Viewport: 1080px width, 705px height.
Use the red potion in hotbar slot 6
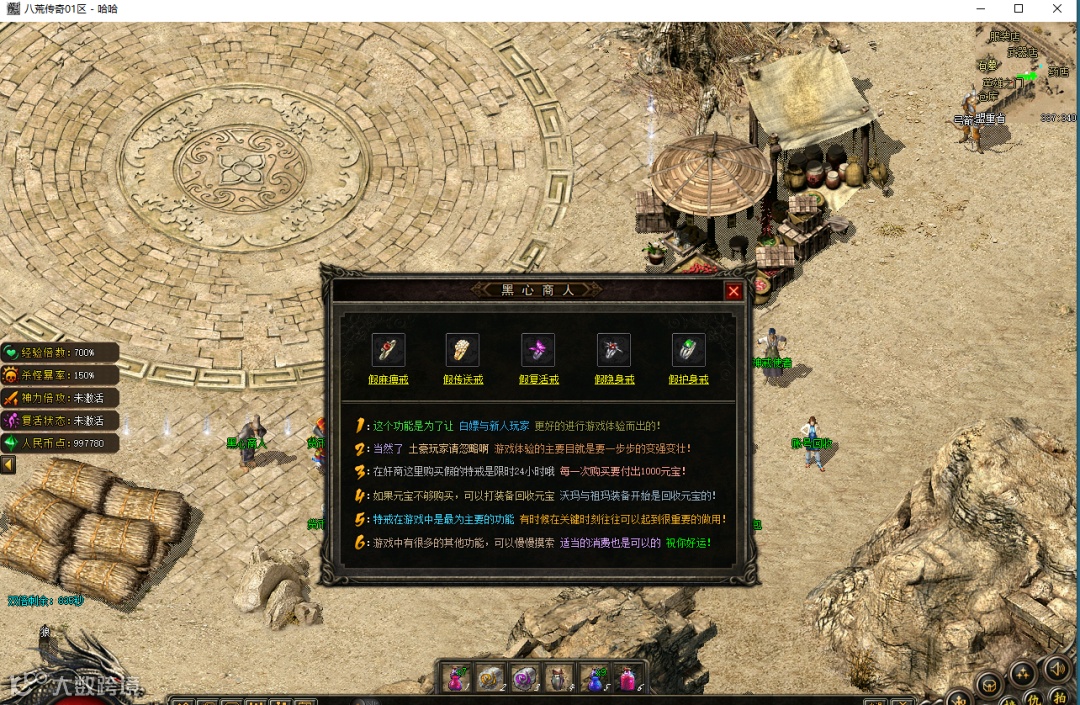pos(628,678)
